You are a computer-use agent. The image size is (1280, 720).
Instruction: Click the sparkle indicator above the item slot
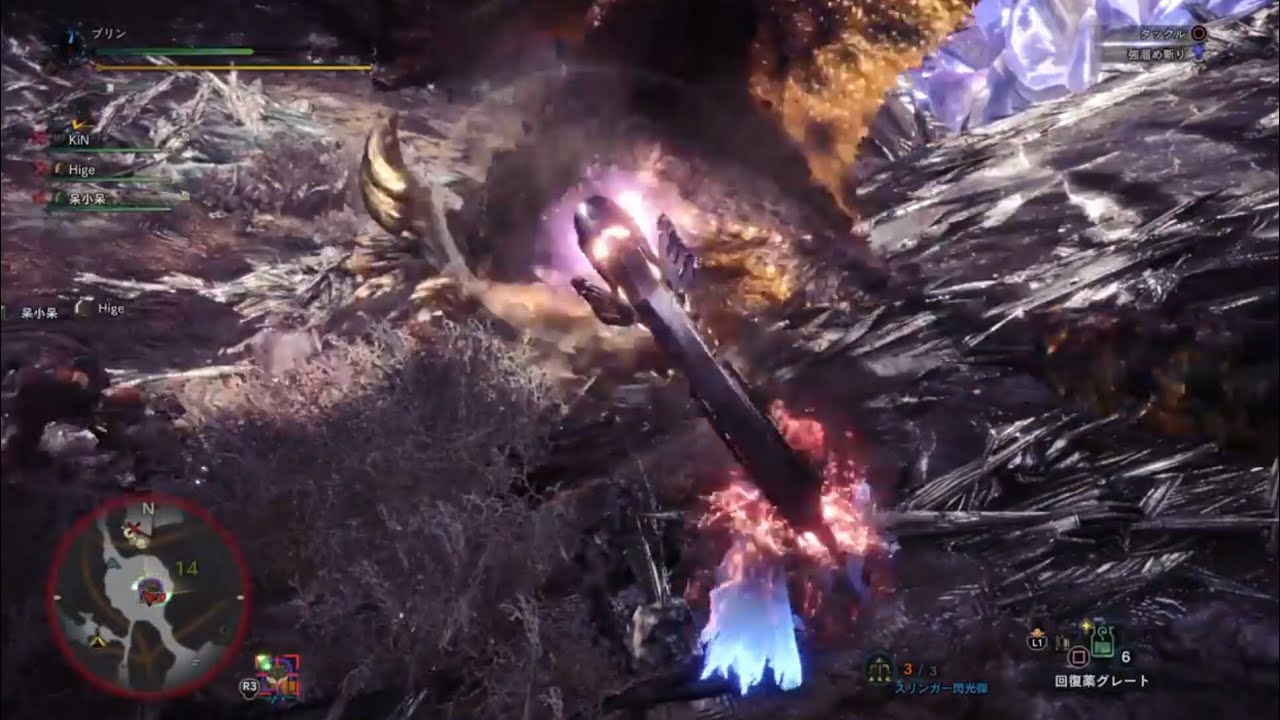click(x=1086, y=624)
